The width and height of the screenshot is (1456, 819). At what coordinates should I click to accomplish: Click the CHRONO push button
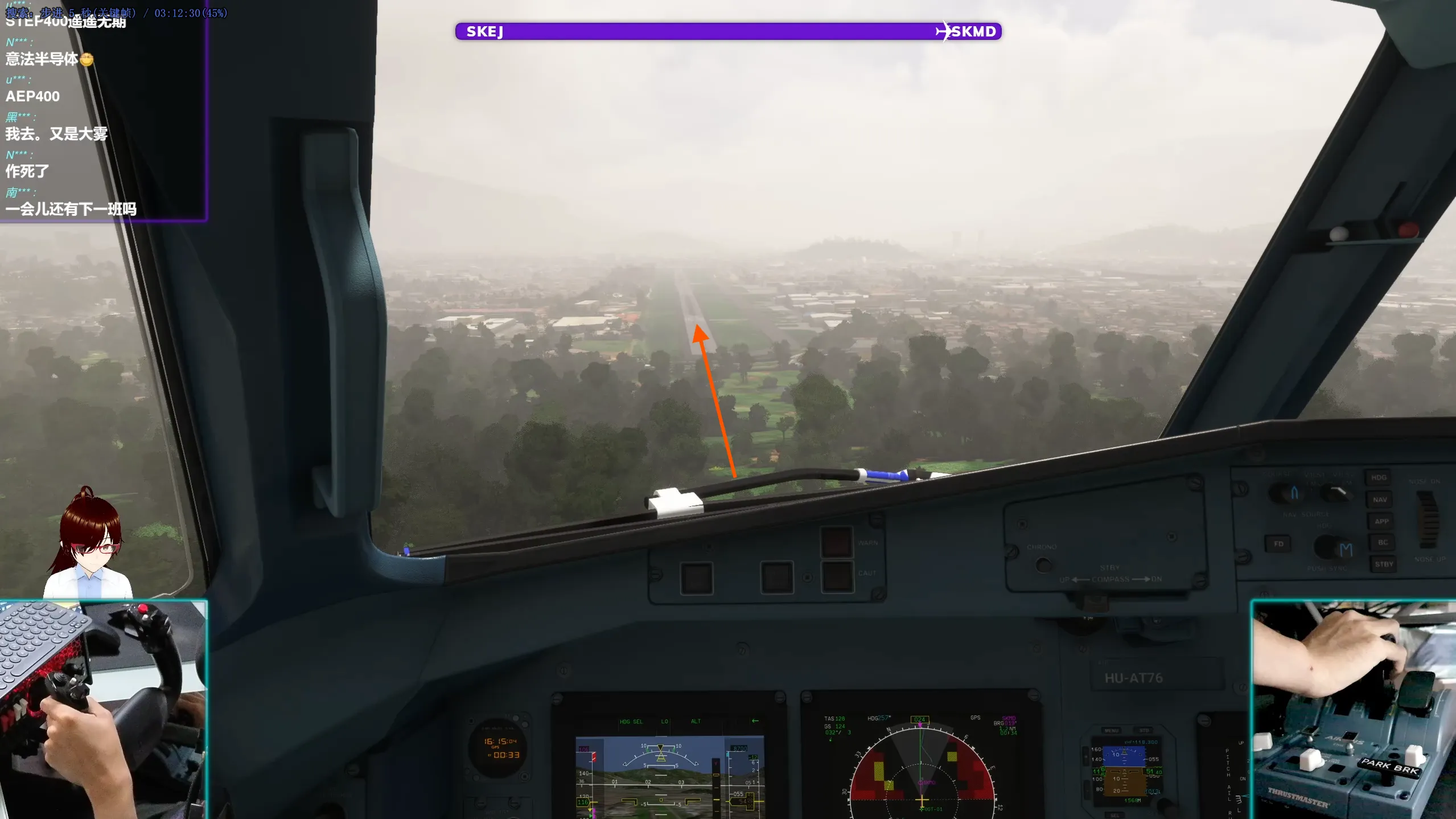tap(1043, 564)
